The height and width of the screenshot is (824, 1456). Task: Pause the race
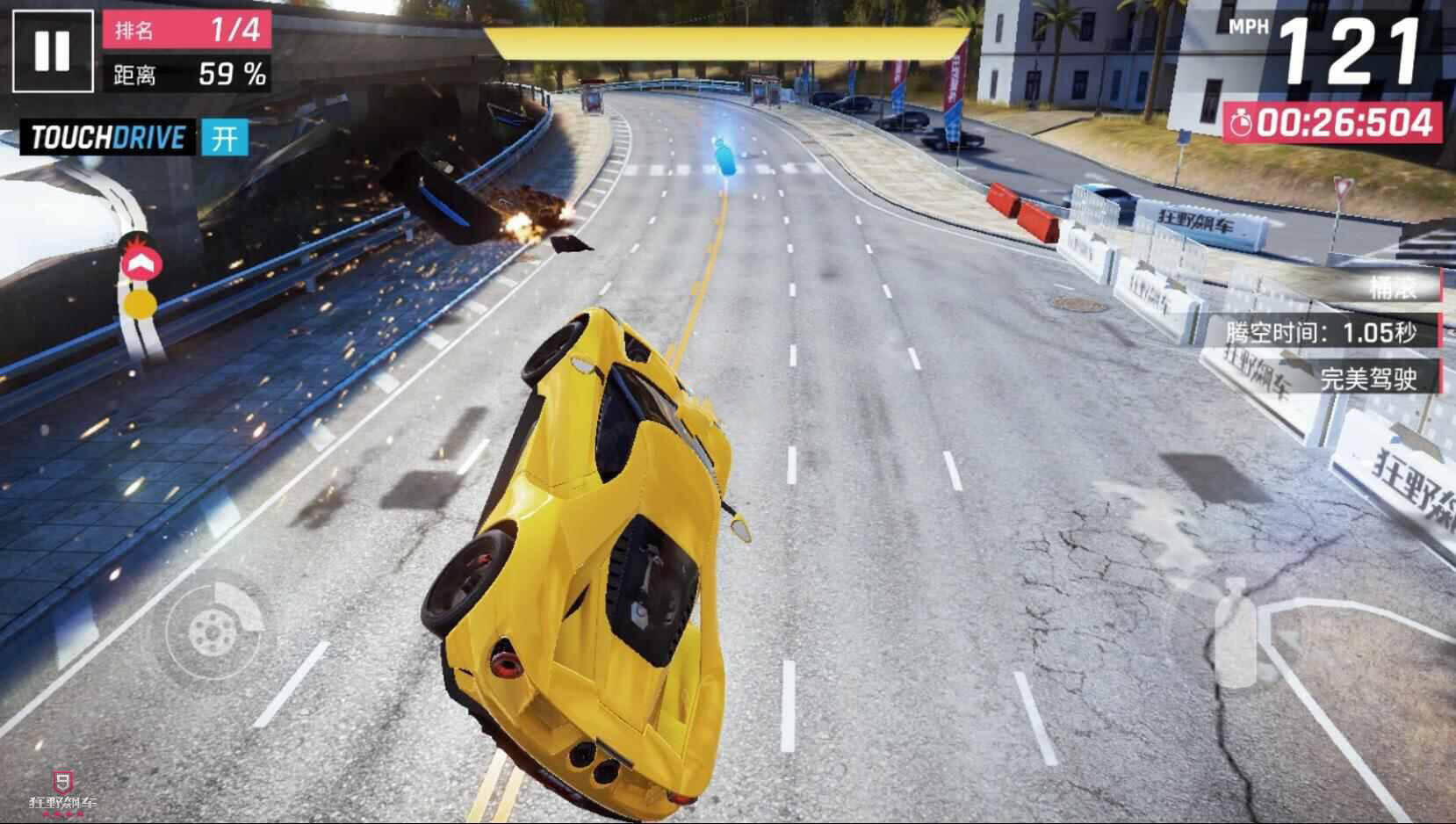pyautogui.click(x=52, y=51)
